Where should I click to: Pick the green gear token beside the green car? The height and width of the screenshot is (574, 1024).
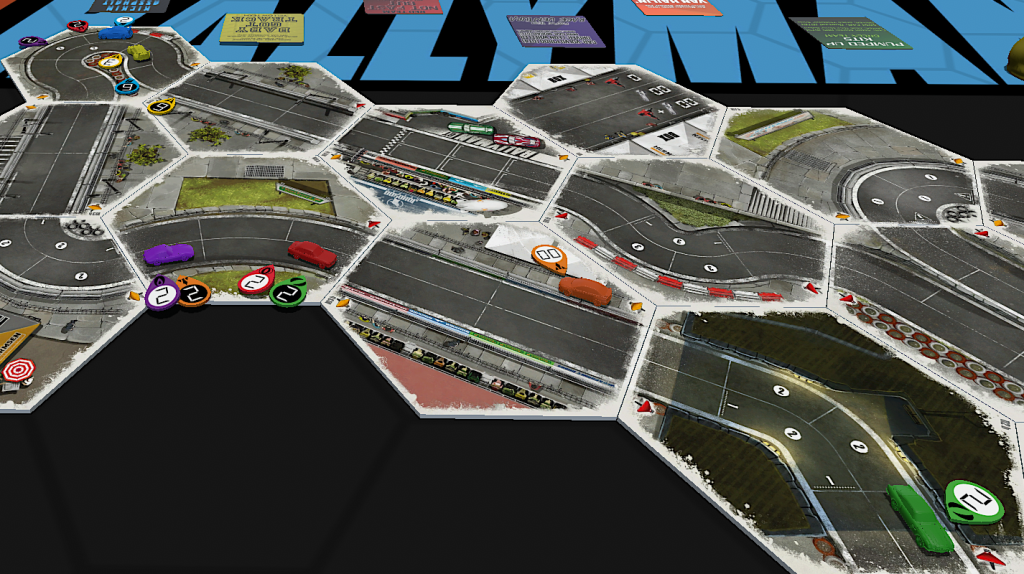(x=974, y=499)
